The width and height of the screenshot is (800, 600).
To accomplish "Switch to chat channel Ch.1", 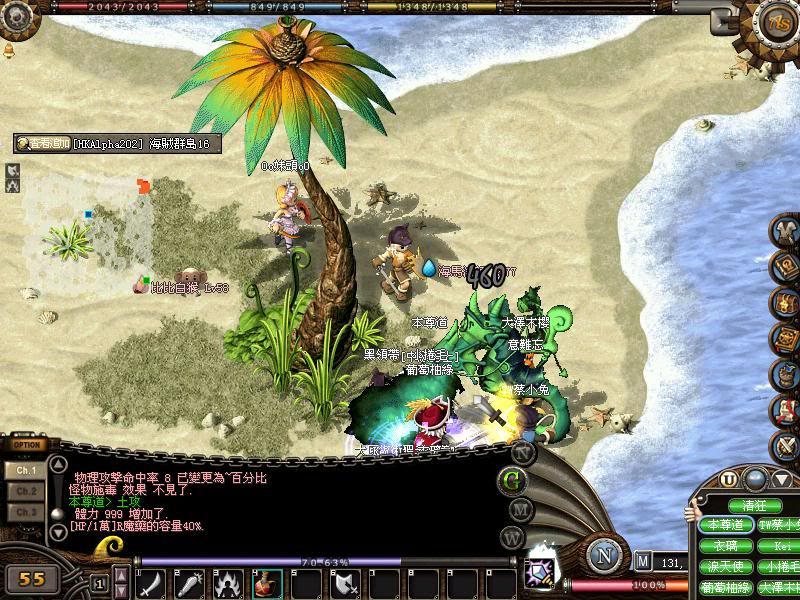I will tap(25, 469).
